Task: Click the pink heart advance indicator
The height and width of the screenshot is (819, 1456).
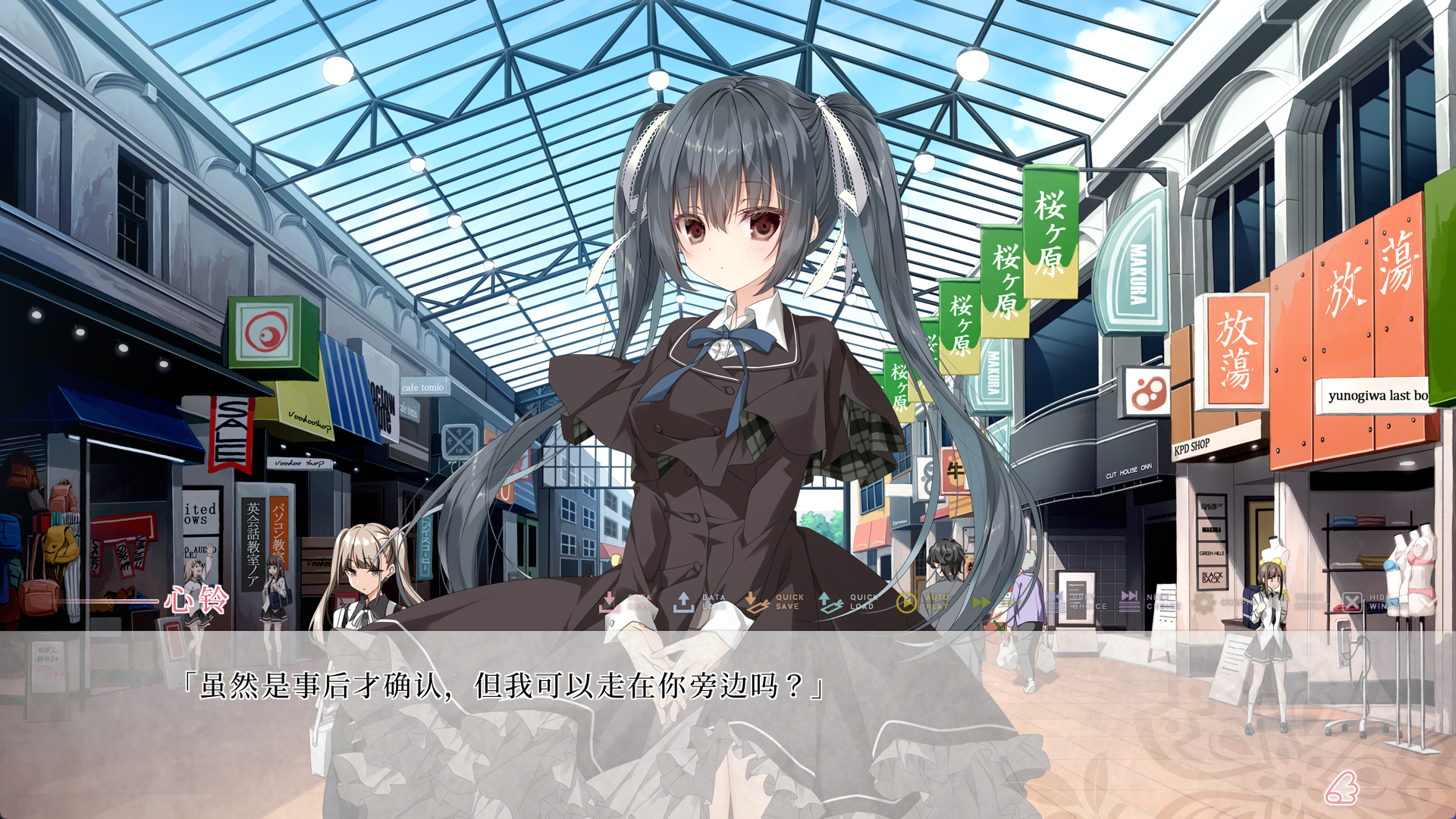Action: coord(1341,788)
